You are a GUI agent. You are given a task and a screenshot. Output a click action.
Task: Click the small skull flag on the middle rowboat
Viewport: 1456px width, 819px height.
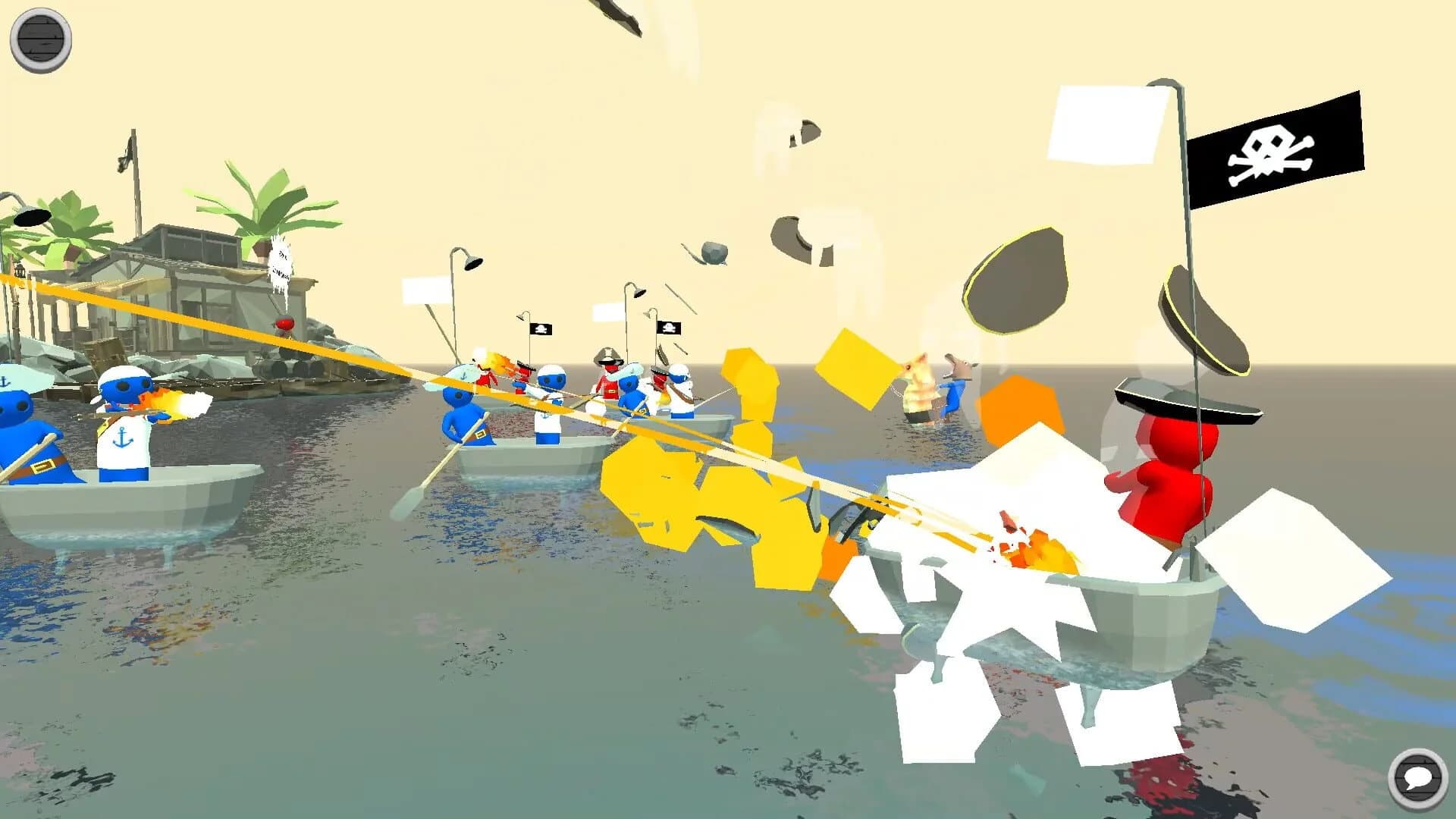pos(542,328)
